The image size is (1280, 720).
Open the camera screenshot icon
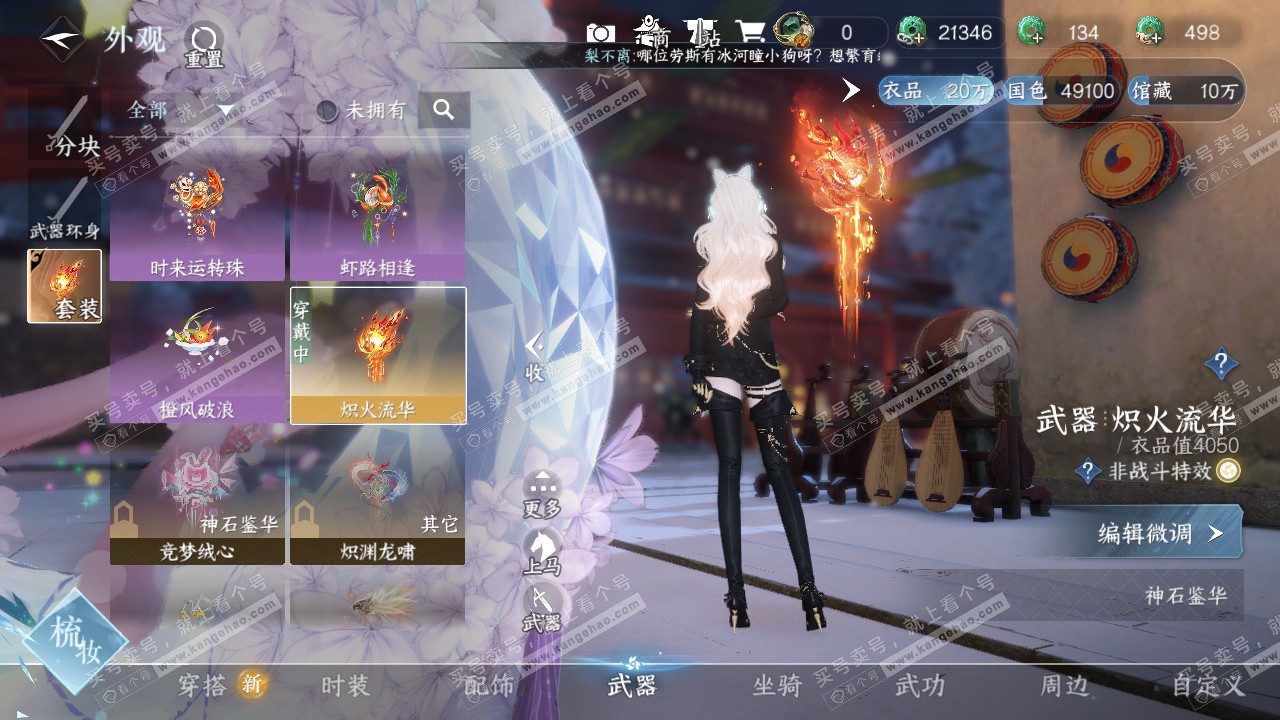(600, 33)
